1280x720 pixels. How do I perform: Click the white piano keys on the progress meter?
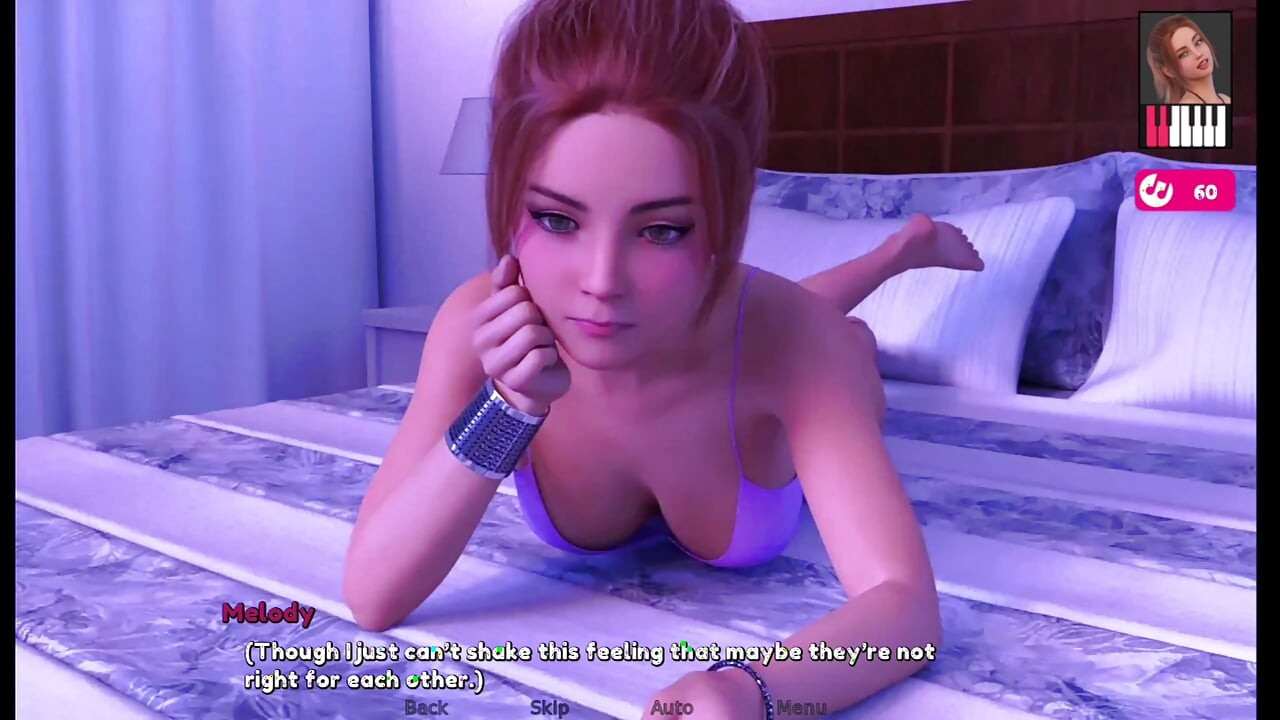[x=1197, y=127]
